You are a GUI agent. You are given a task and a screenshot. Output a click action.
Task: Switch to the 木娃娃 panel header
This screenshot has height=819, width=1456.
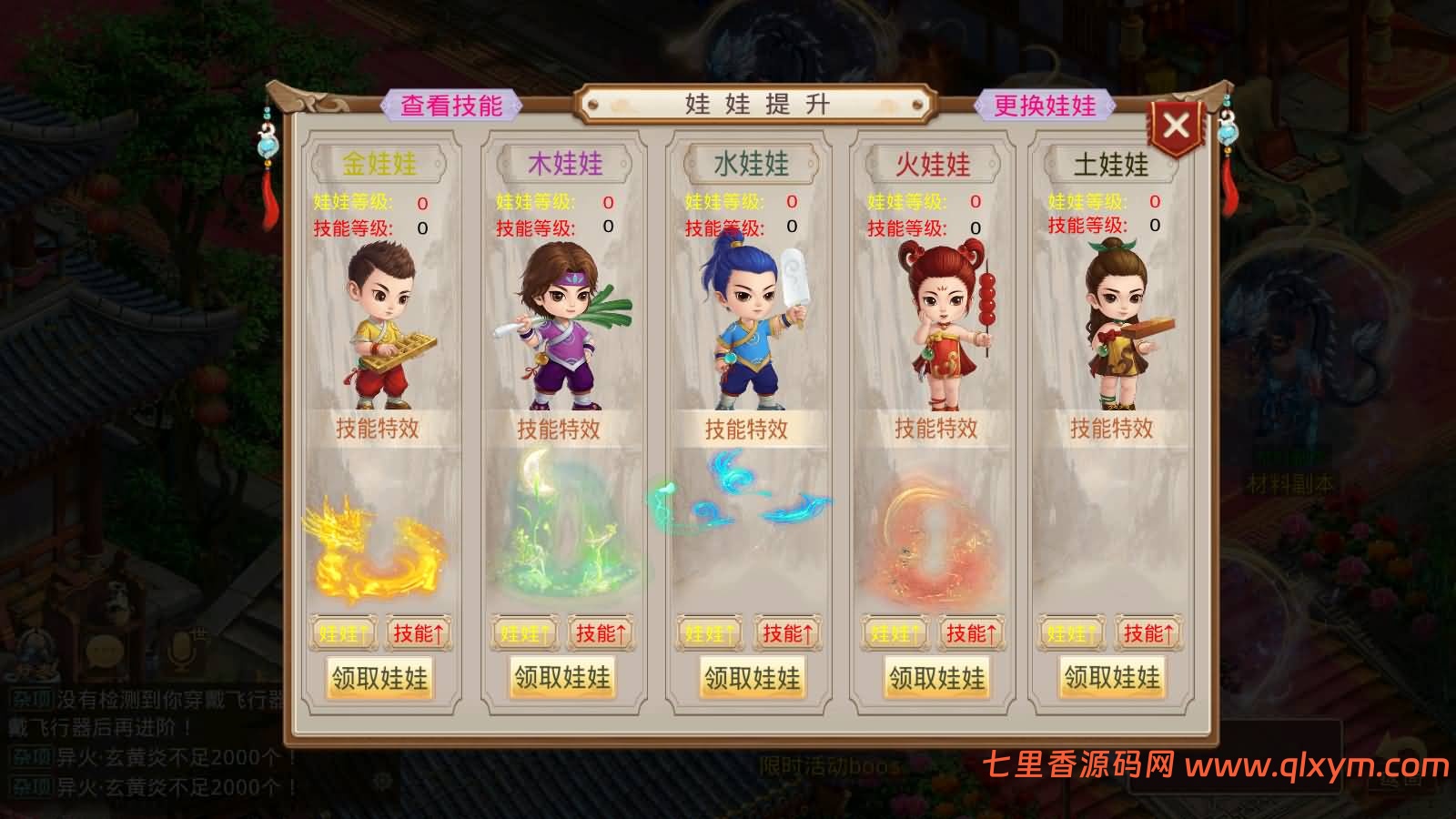point(562,166)
